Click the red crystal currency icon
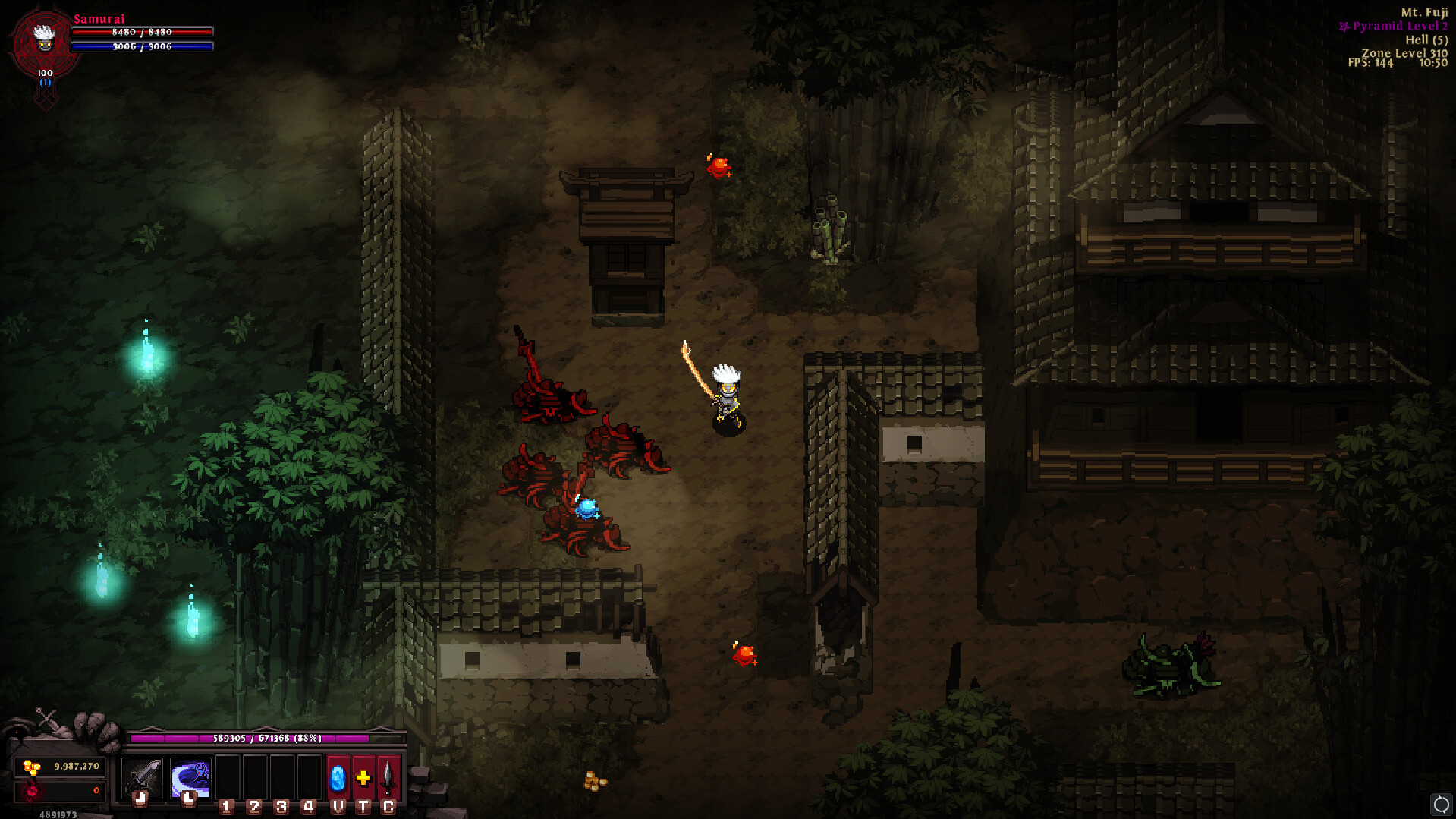 coord(31,792)
